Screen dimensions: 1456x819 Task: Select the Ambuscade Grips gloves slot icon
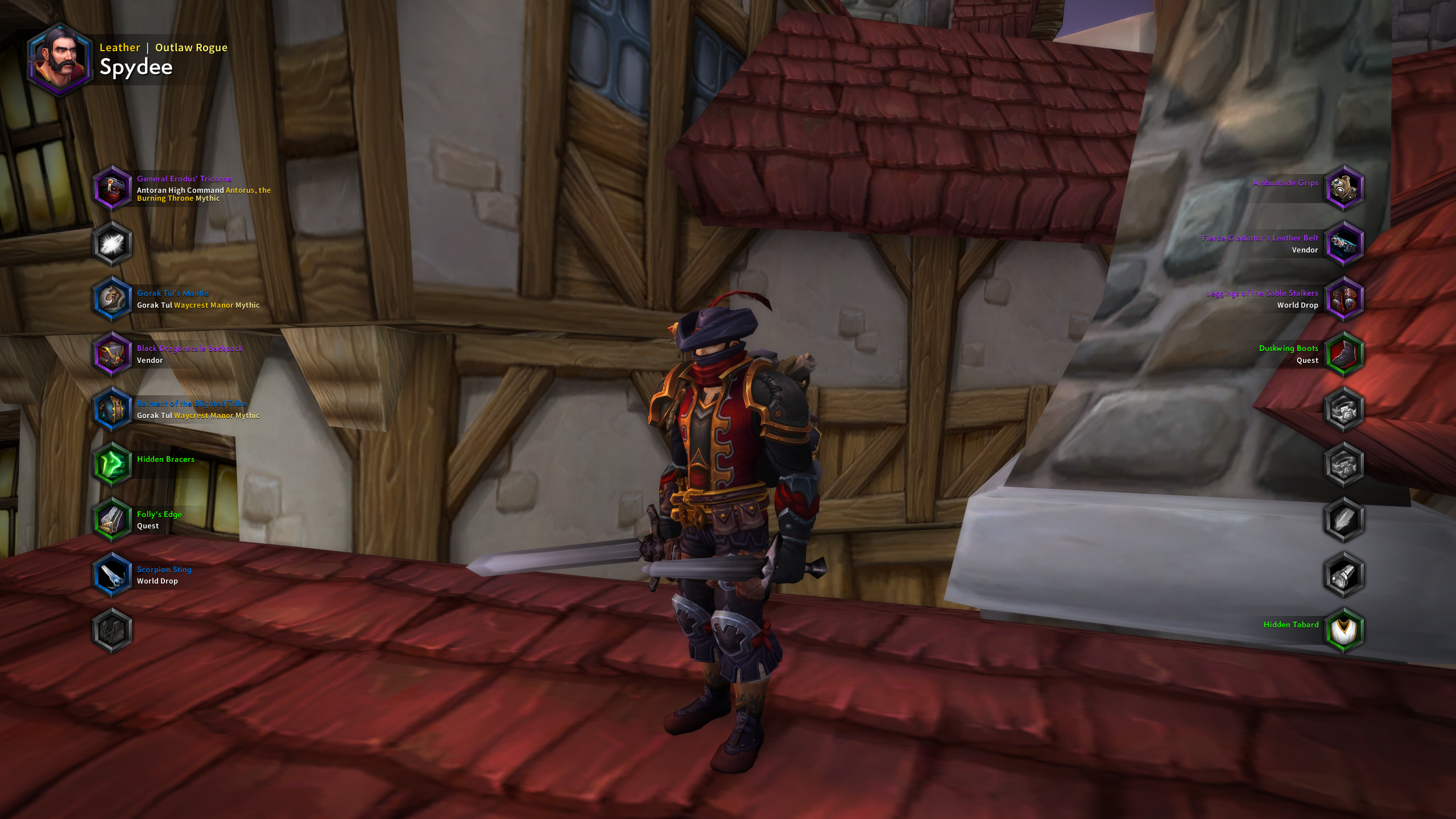pyautogui.click(x=1345, y=189)
